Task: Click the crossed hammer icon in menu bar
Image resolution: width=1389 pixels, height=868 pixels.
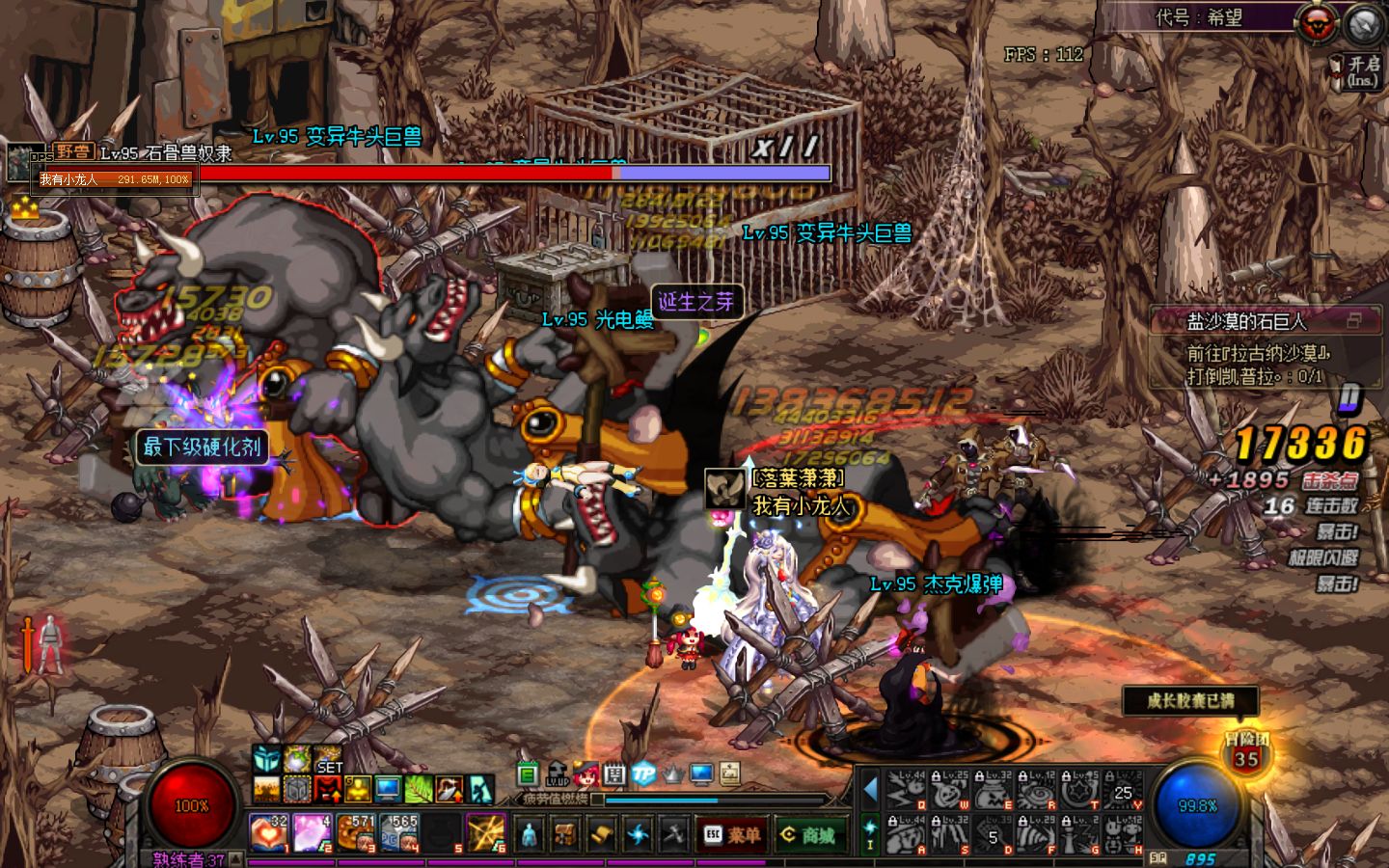Action: point(673,833)
